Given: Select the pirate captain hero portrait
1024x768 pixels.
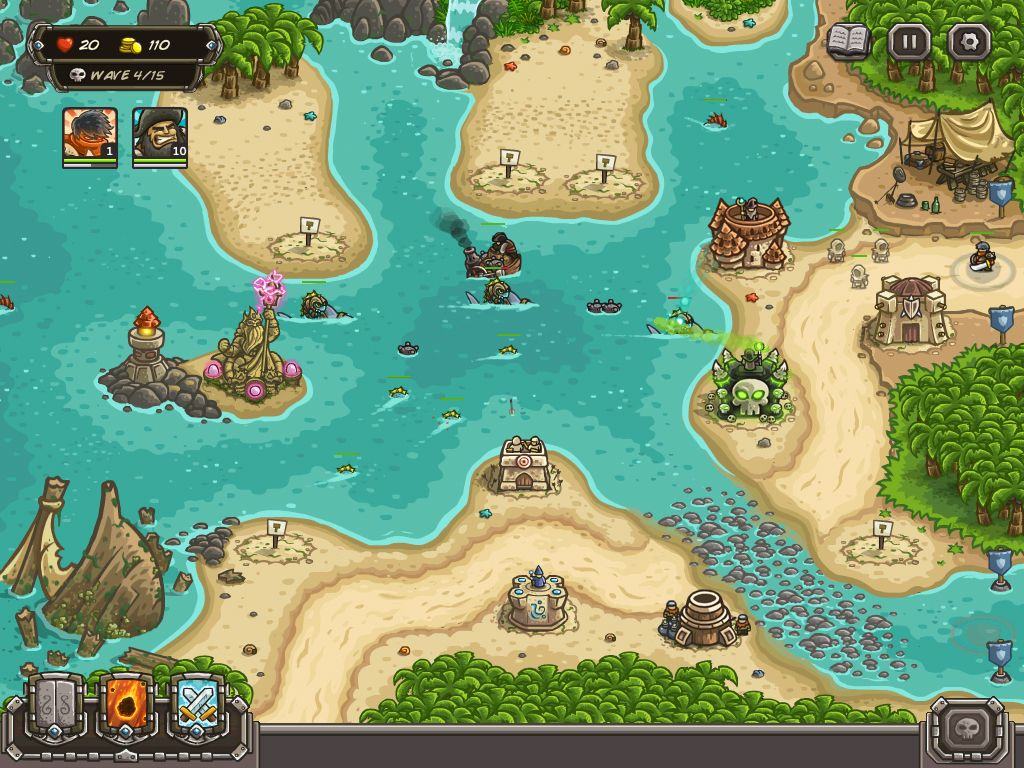Looking at the screenshot, I should pyautogui.click(x=160, y=135).
